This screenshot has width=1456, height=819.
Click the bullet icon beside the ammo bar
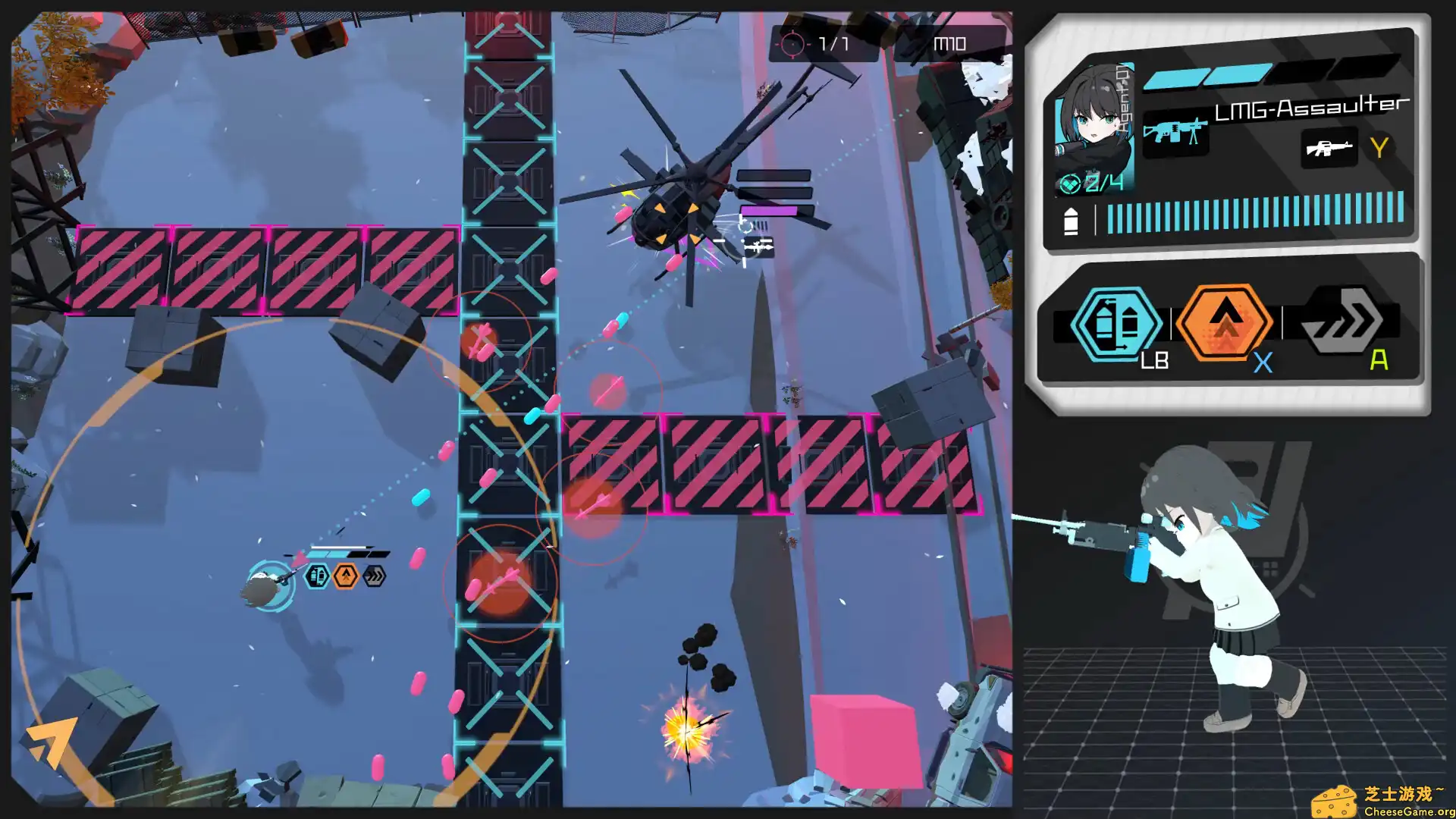pyautogui.click(x=1072, y=221)
